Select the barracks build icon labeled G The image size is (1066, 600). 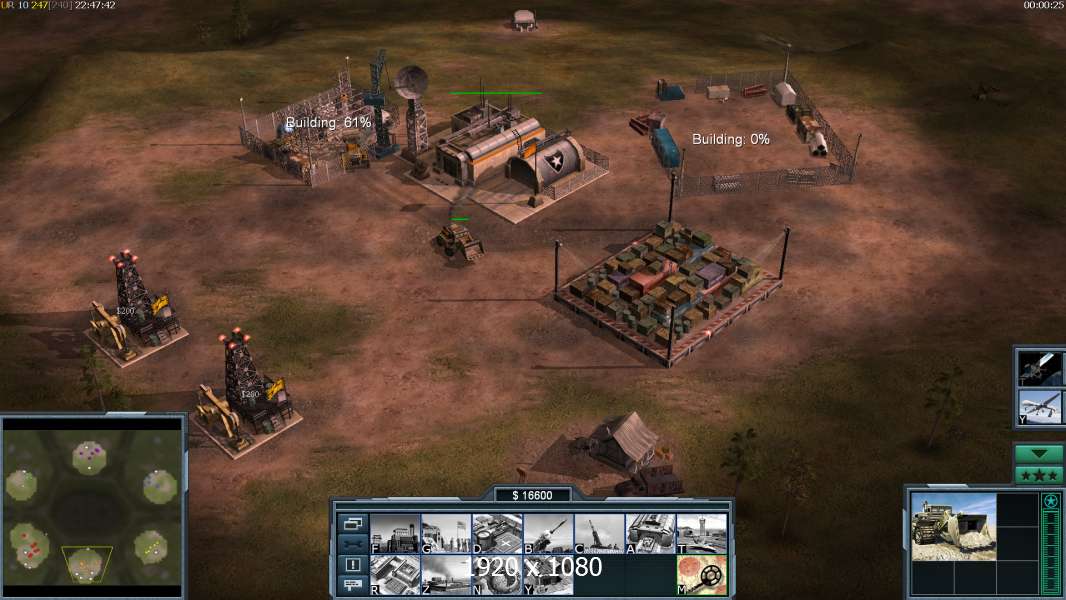point(445,533)
